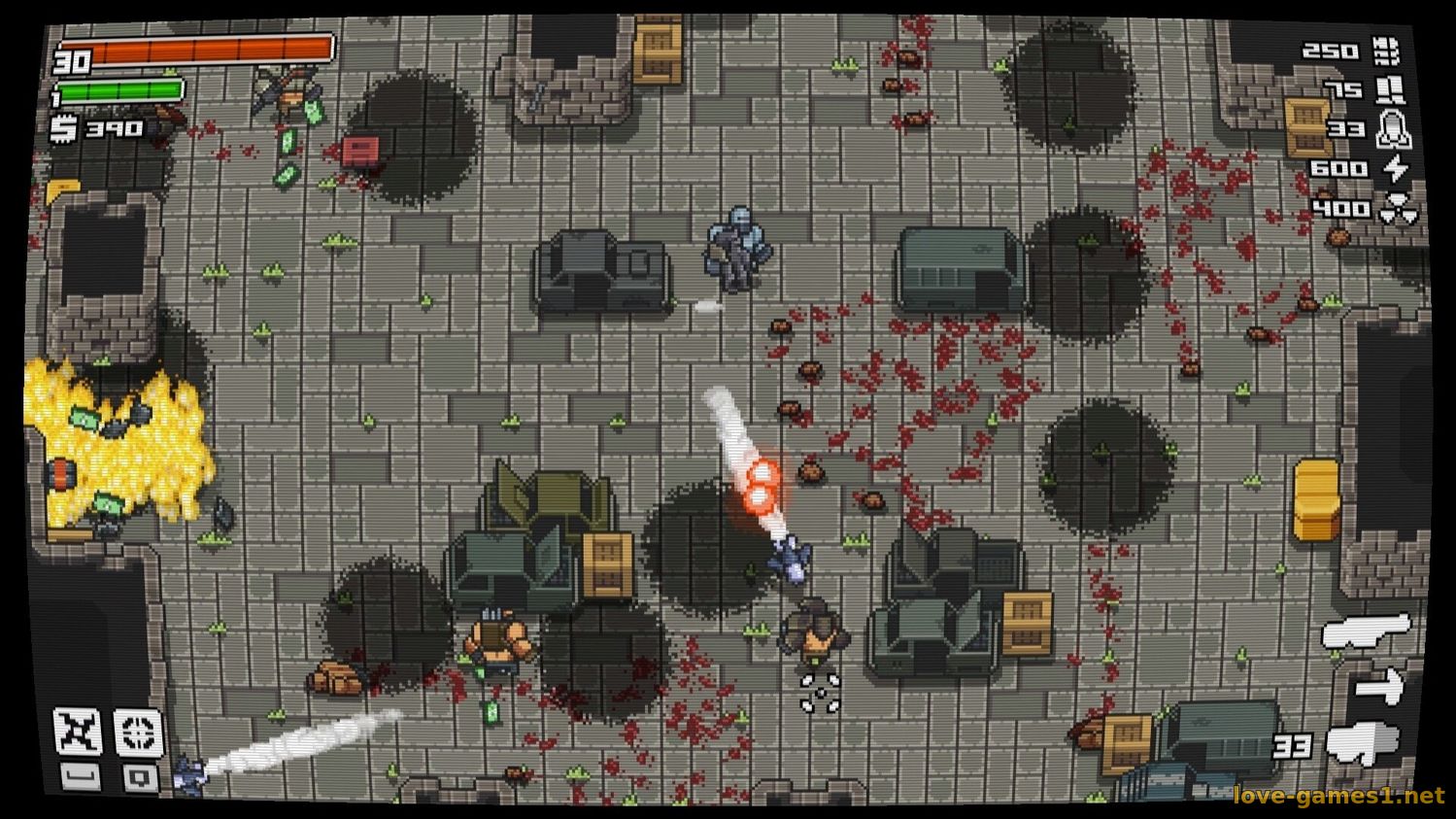Screen dimensions: 1456x819
Task: Click the white arrow weapon-swap icon
Action: (1379, 686)
